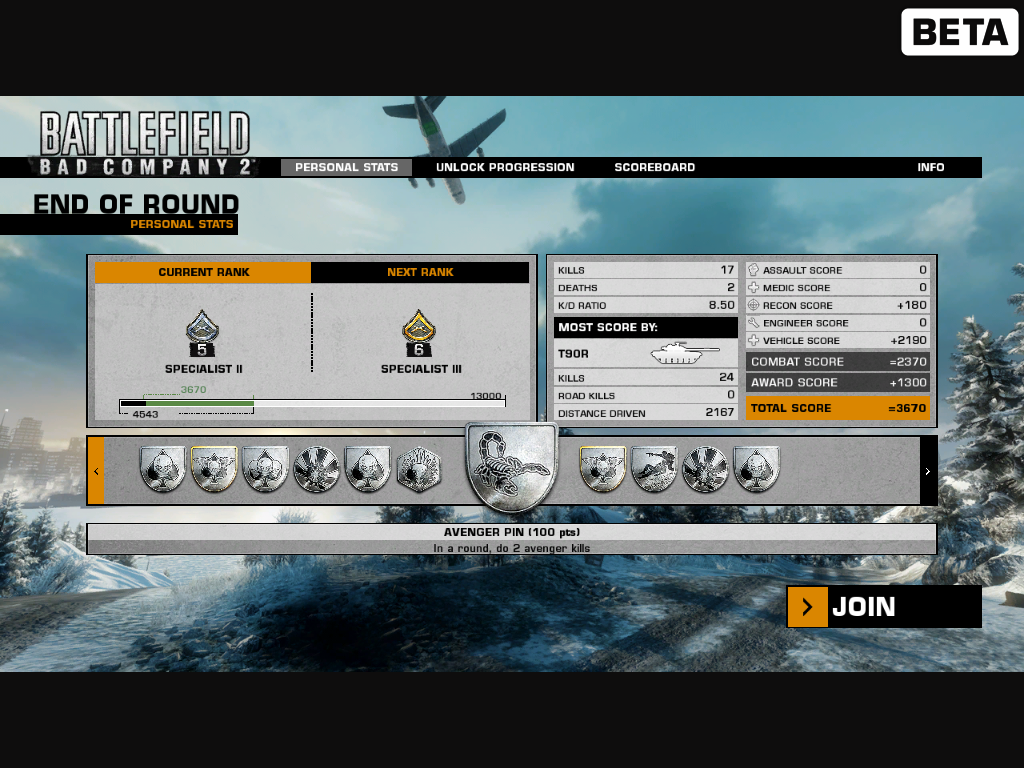Show previous pins with the left arrow
The height and width of the screenshot is (768, 1024).
pos(96,471)
